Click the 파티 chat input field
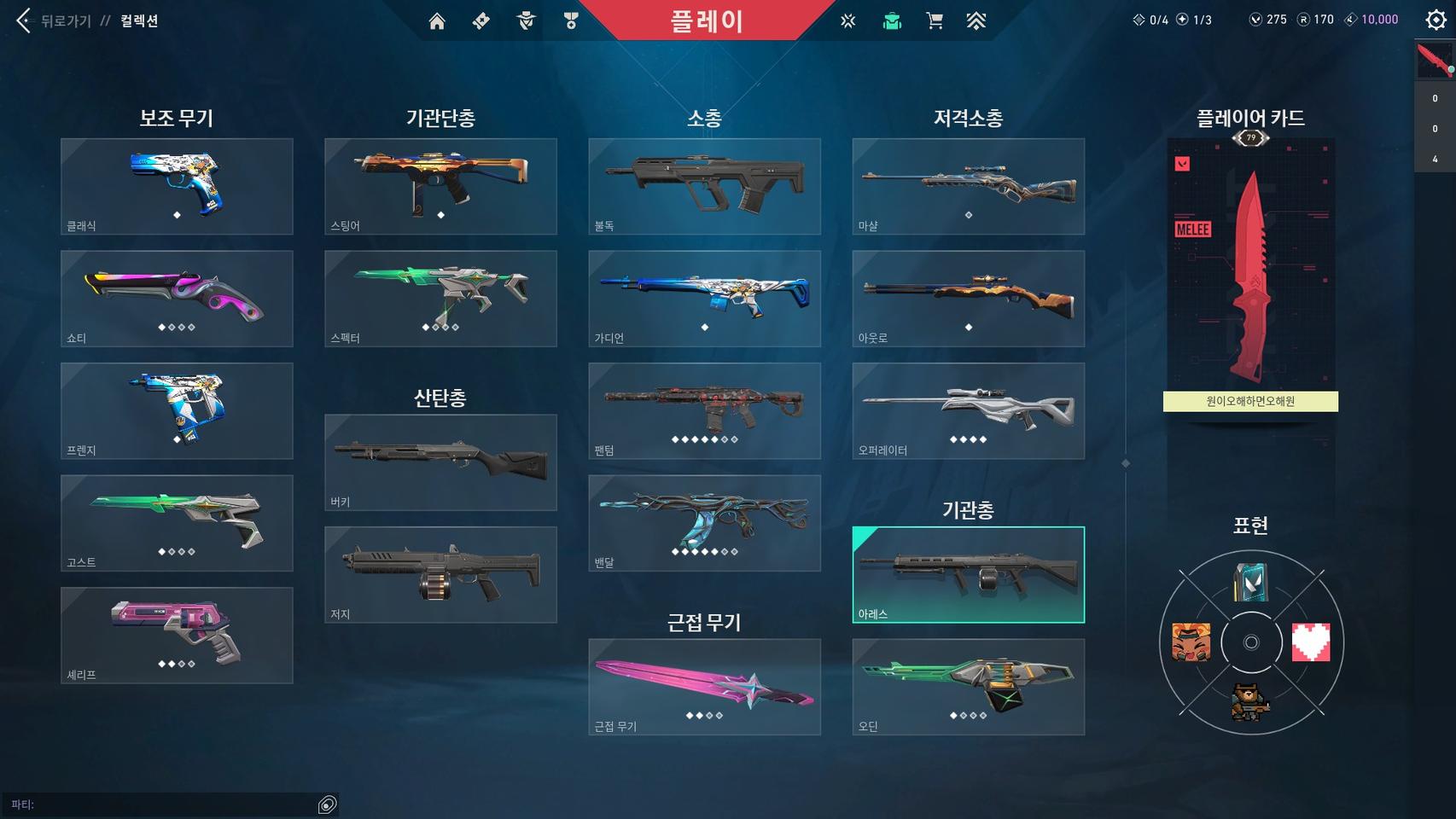The image size is (1456, 819). point(171,803)
